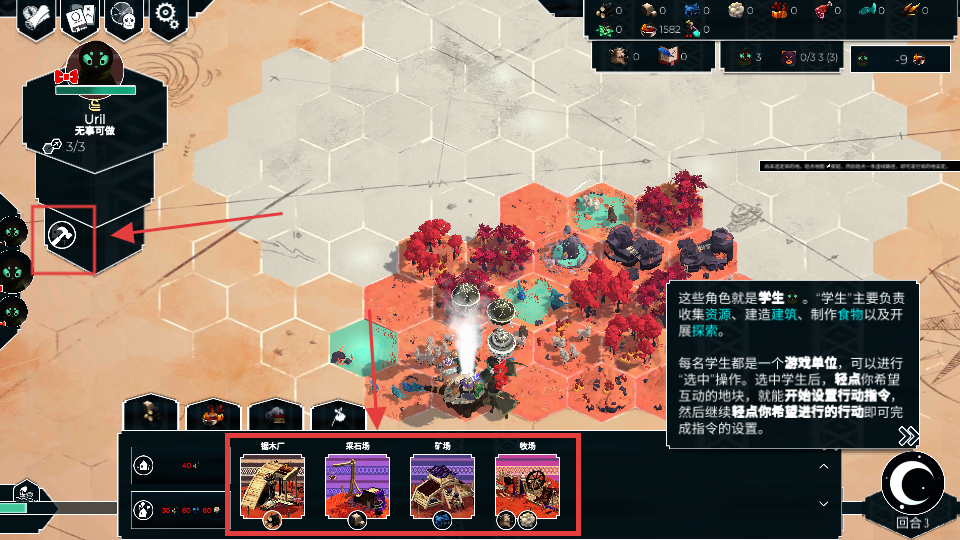Choose the 采石场 quarry building card

[357, 486]
